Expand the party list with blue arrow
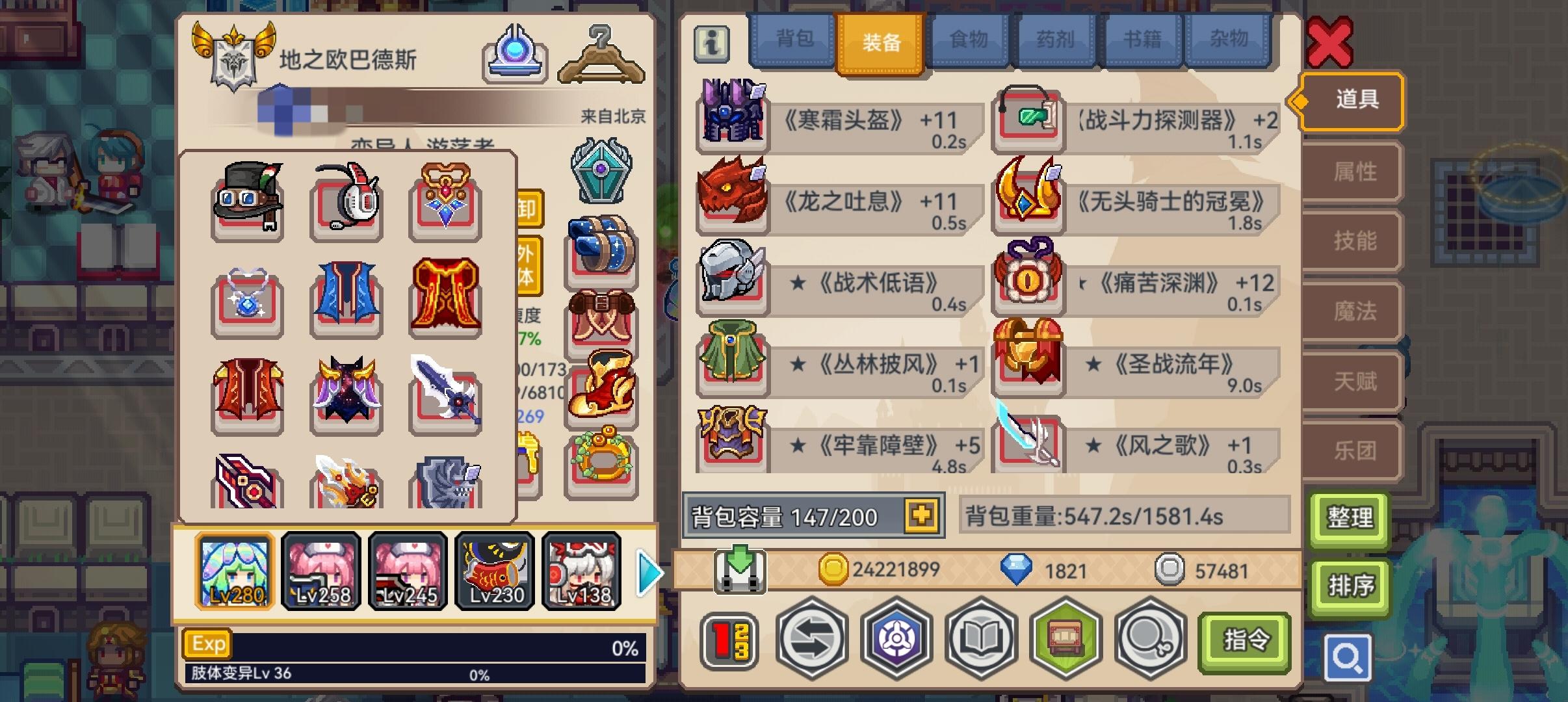This screenshot has width=1568, height=702. tap(647, 571)
